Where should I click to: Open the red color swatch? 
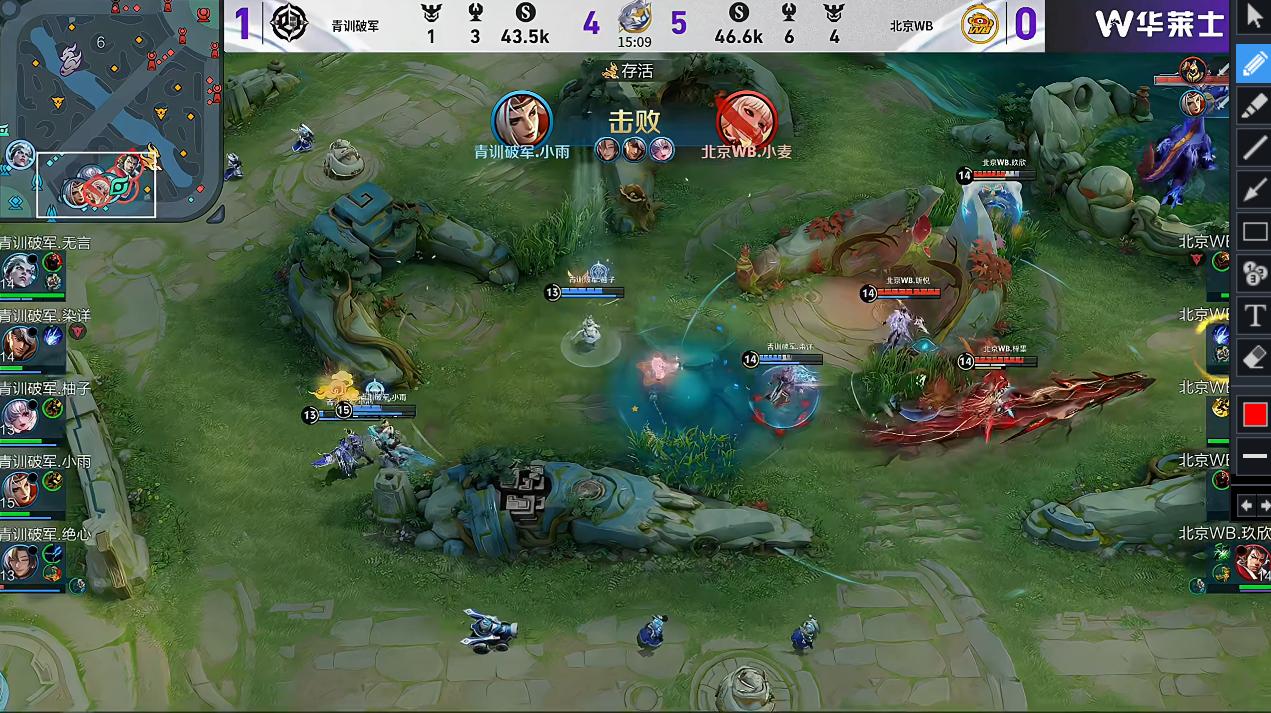(1254, 413)
